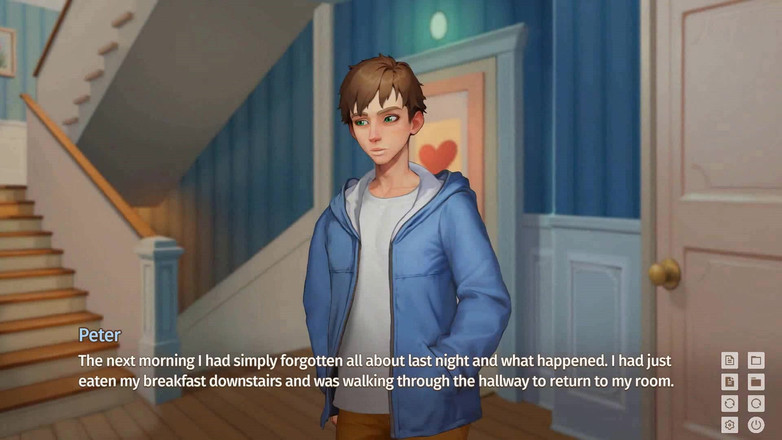Click the filled folder quick-load icon

click(x=756, y=382)
